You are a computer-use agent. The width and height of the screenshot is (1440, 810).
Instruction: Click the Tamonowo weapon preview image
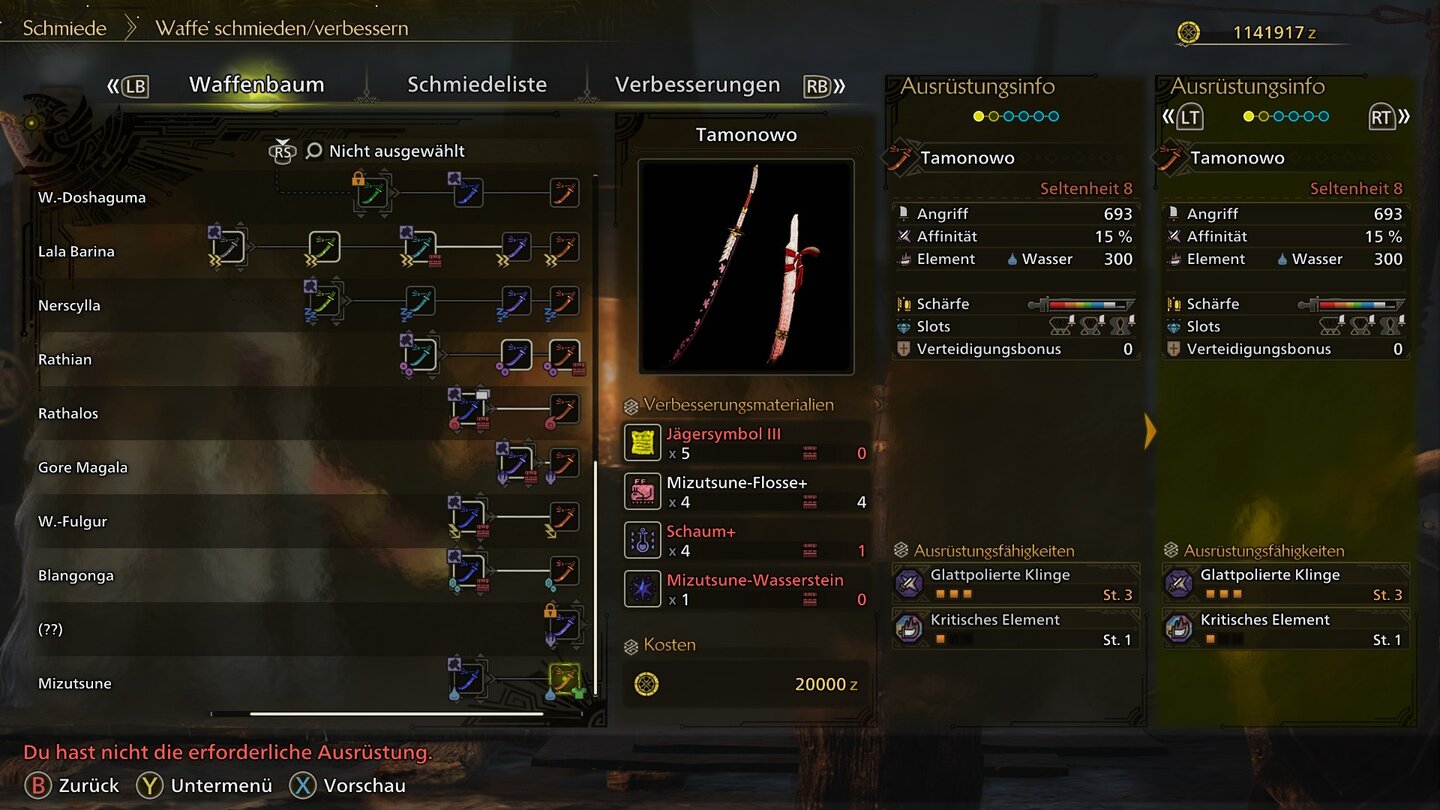coord(746,267)
